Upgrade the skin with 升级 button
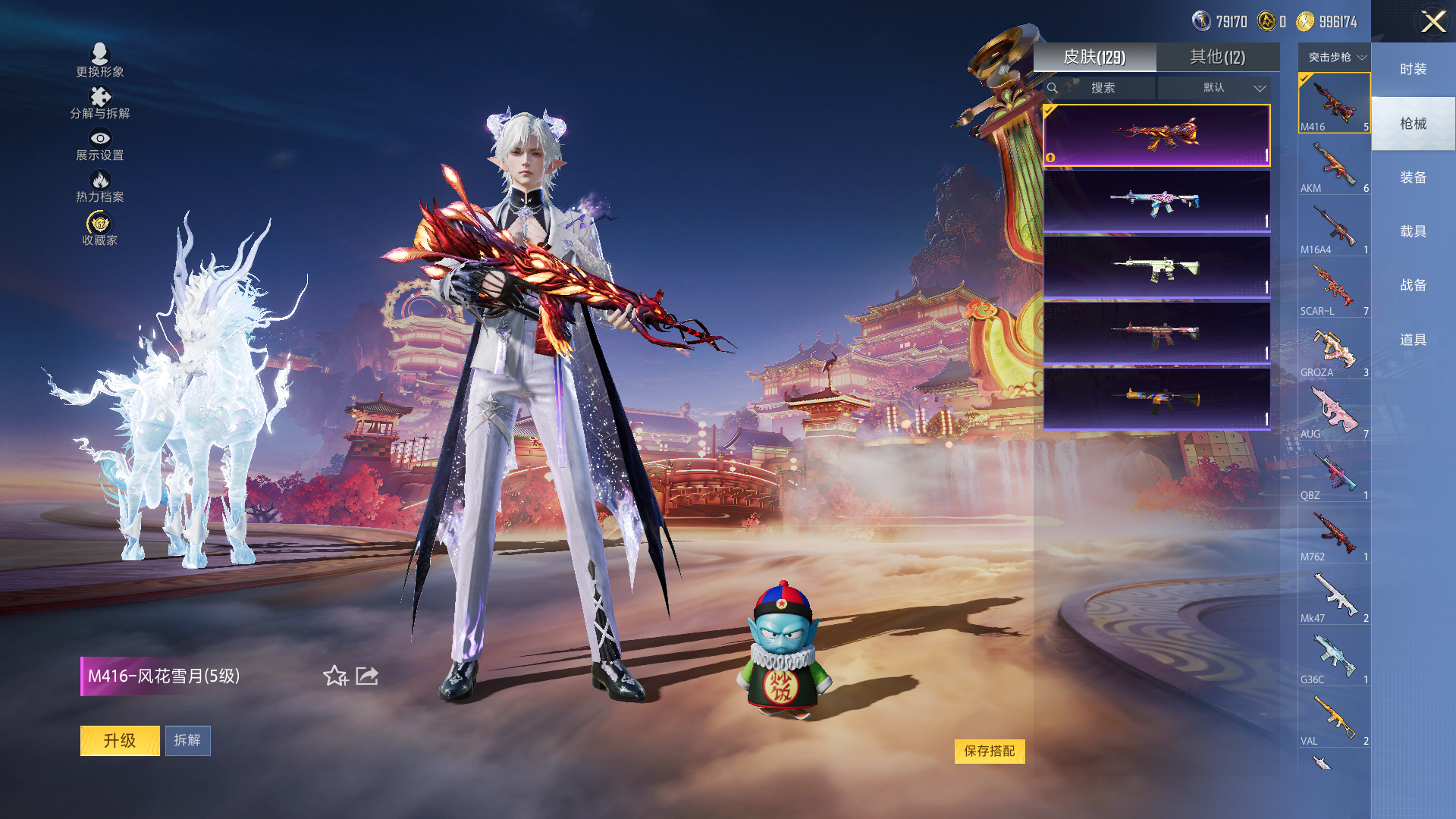 [120, 740]
